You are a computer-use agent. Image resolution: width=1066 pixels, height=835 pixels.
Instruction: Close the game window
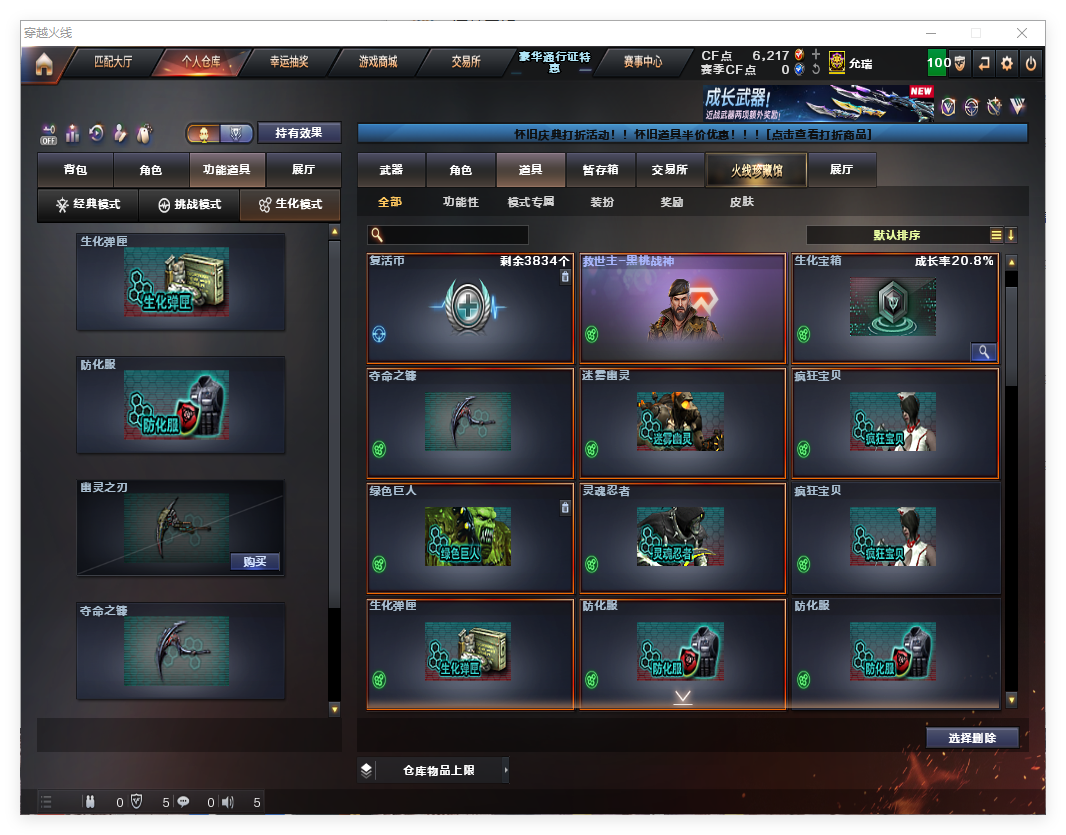point(1022,33)
